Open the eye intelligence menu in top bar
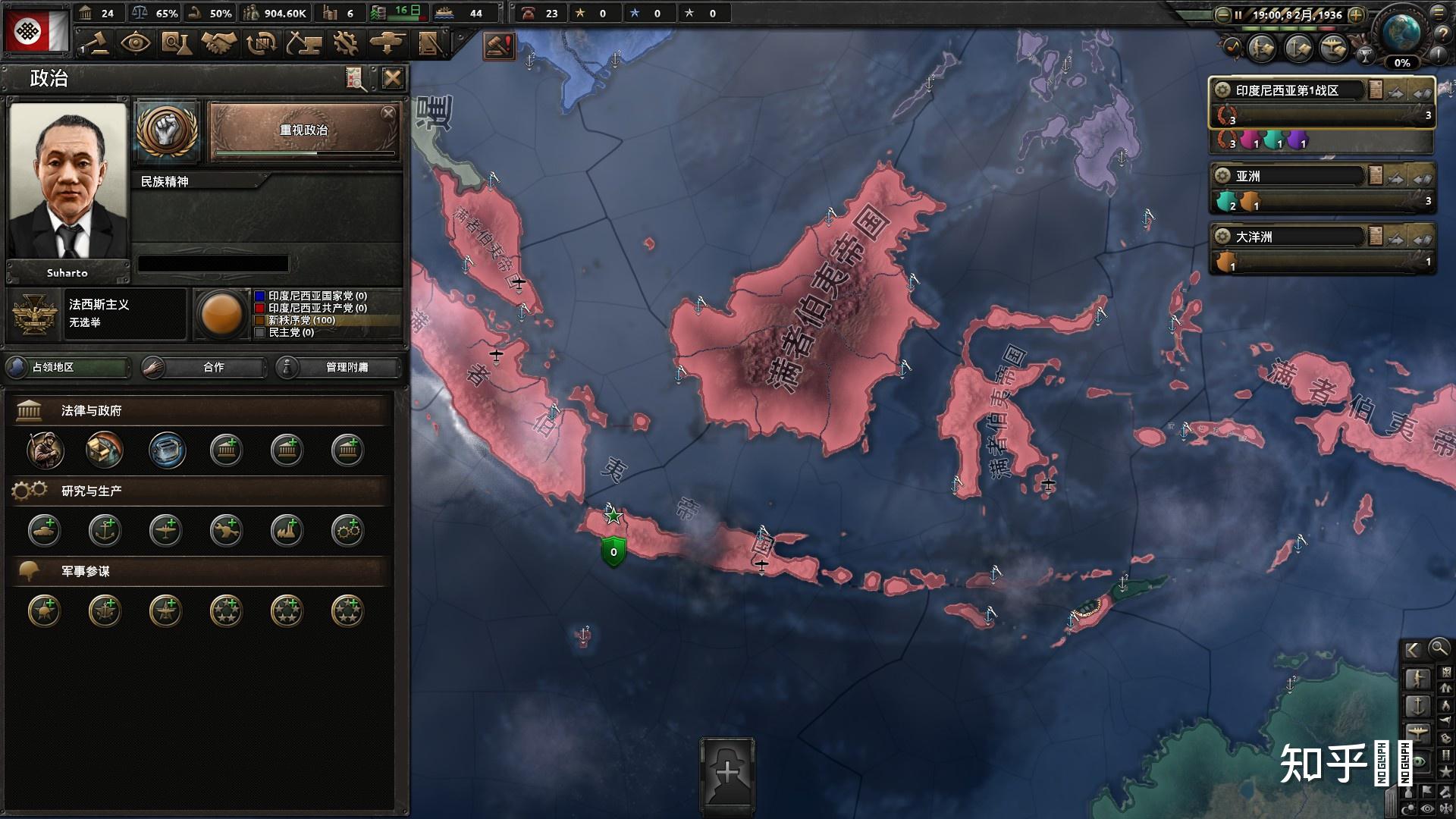The height and width of the screenshot is (819, 1456). [135, 43]
